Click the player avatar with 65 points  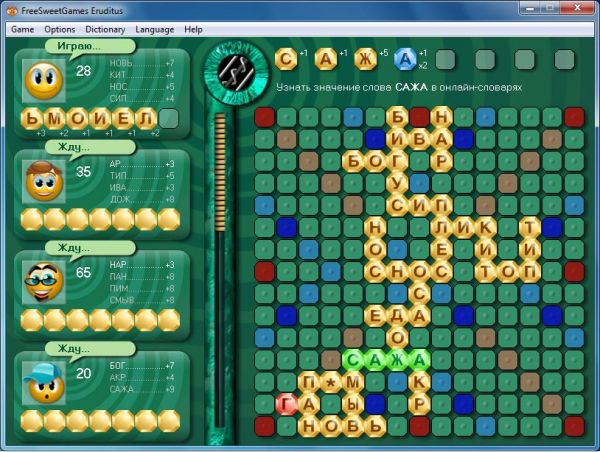click(x=42, y=278)
